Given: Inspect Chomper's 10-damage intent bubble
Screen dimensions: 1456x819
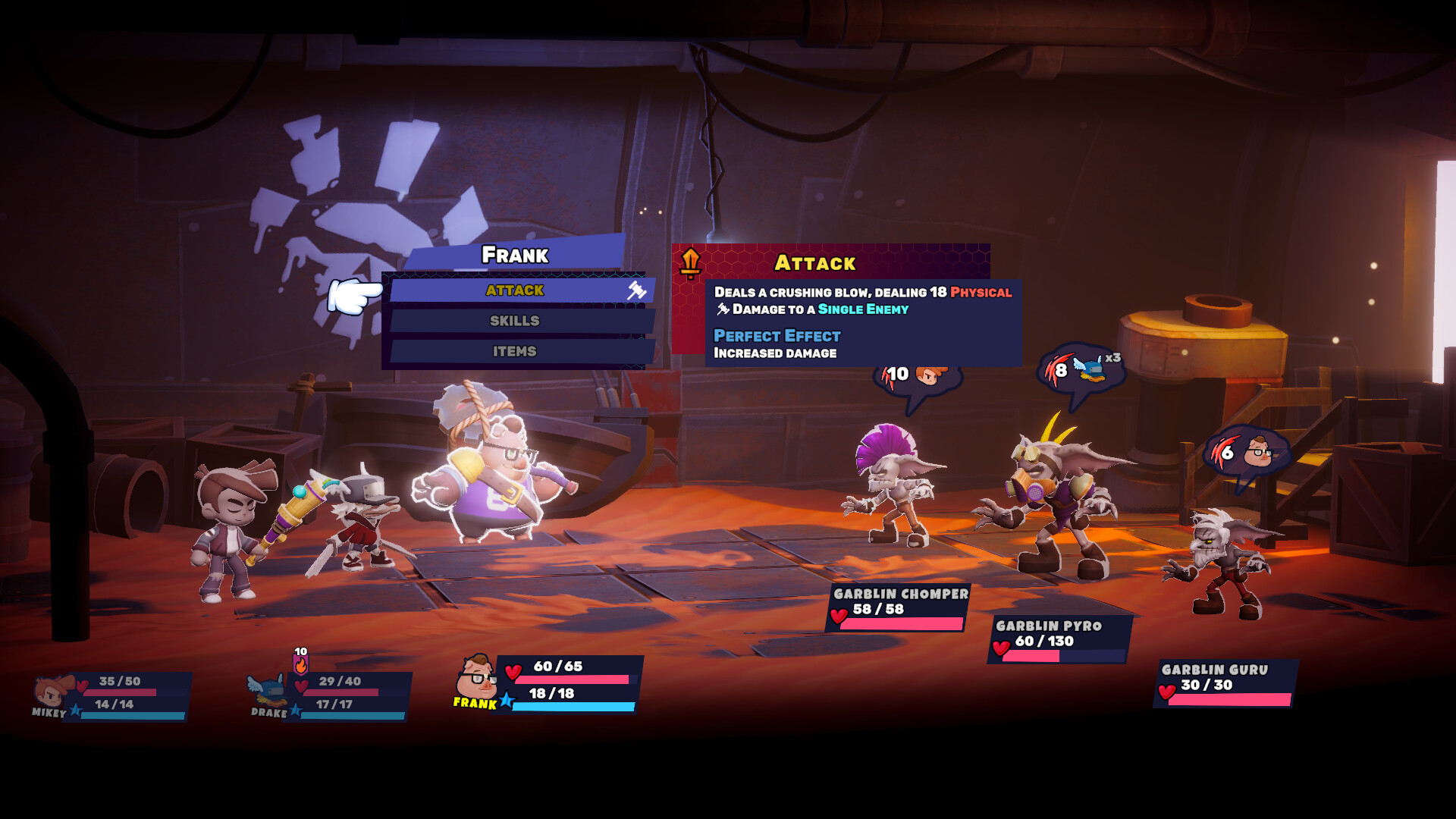Looking at the screenshot, I should [918, 376].
